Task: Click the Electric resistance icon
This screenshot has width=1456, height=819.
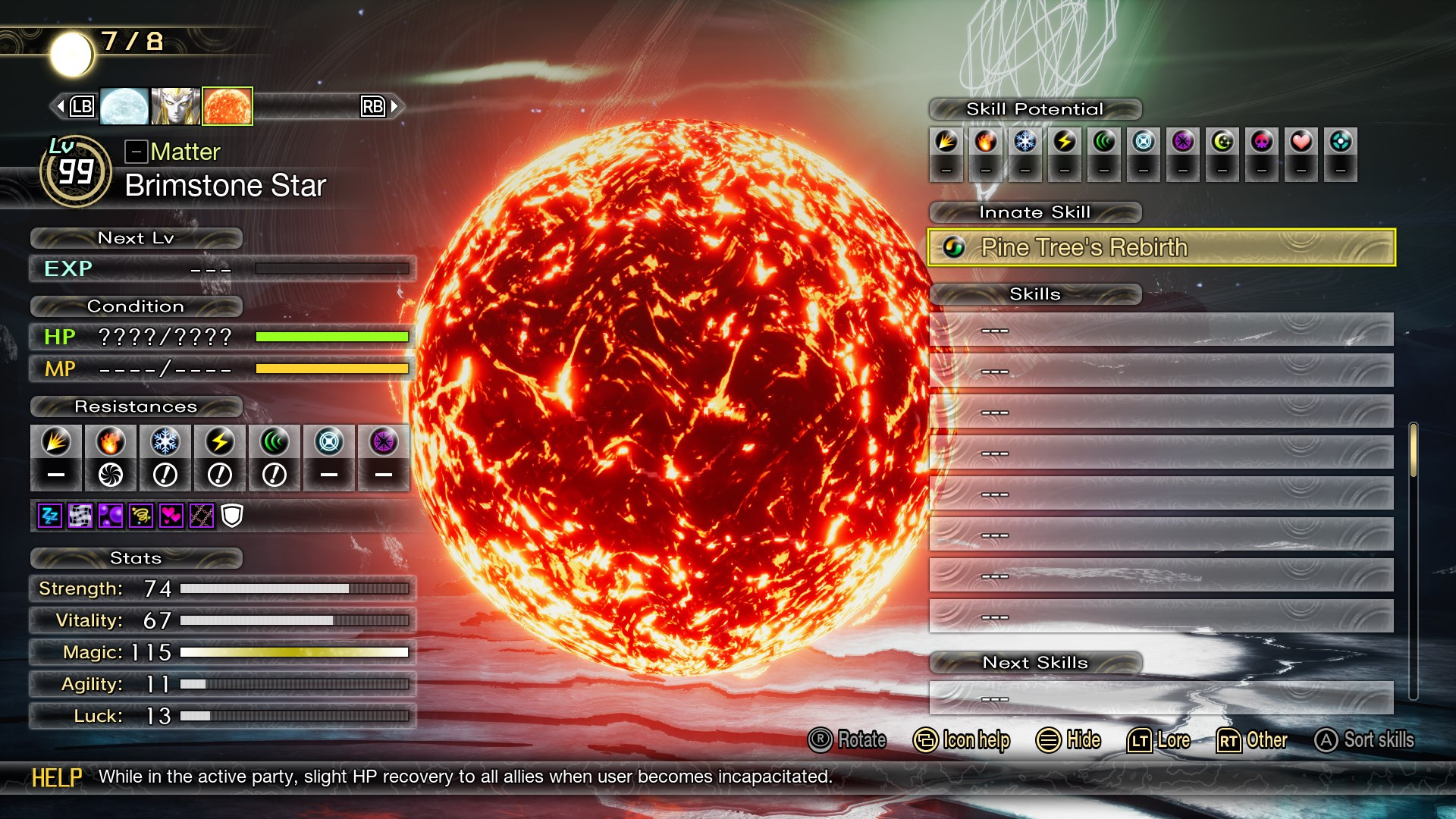Action: coord(218,444)
